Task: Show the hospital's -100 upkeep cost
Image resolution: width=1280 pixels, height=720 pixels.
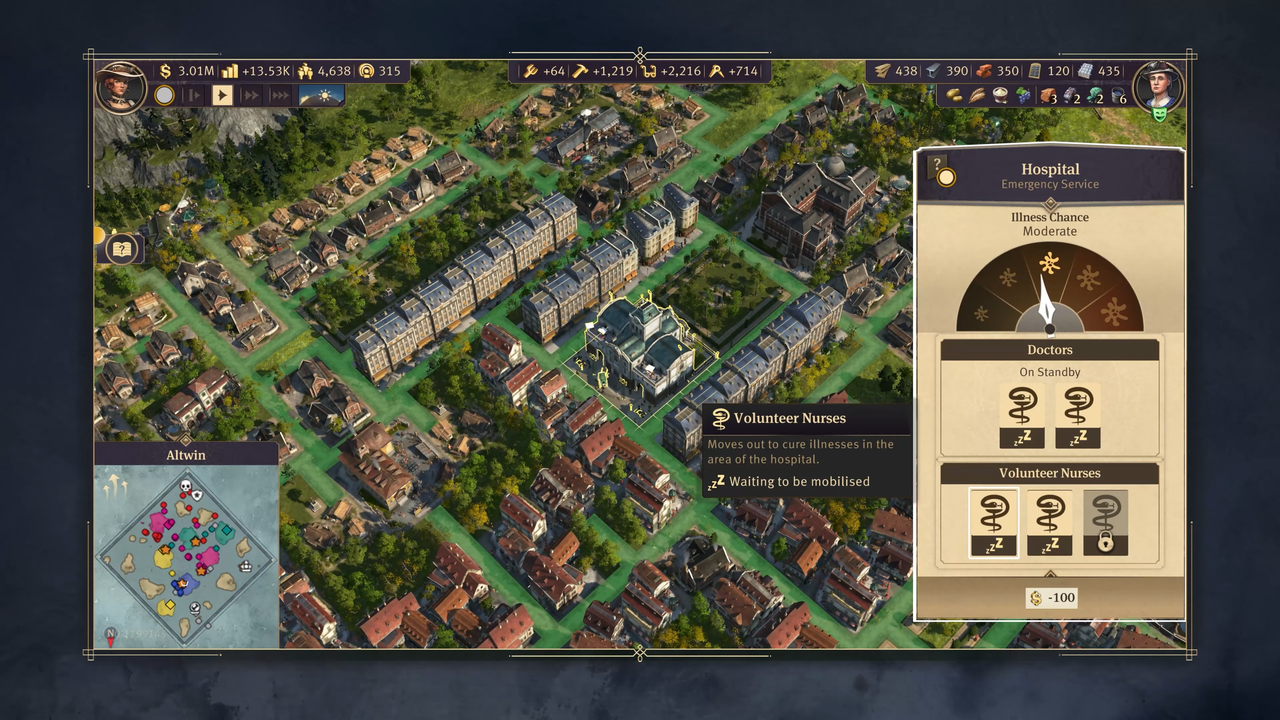Action: 1051,598
